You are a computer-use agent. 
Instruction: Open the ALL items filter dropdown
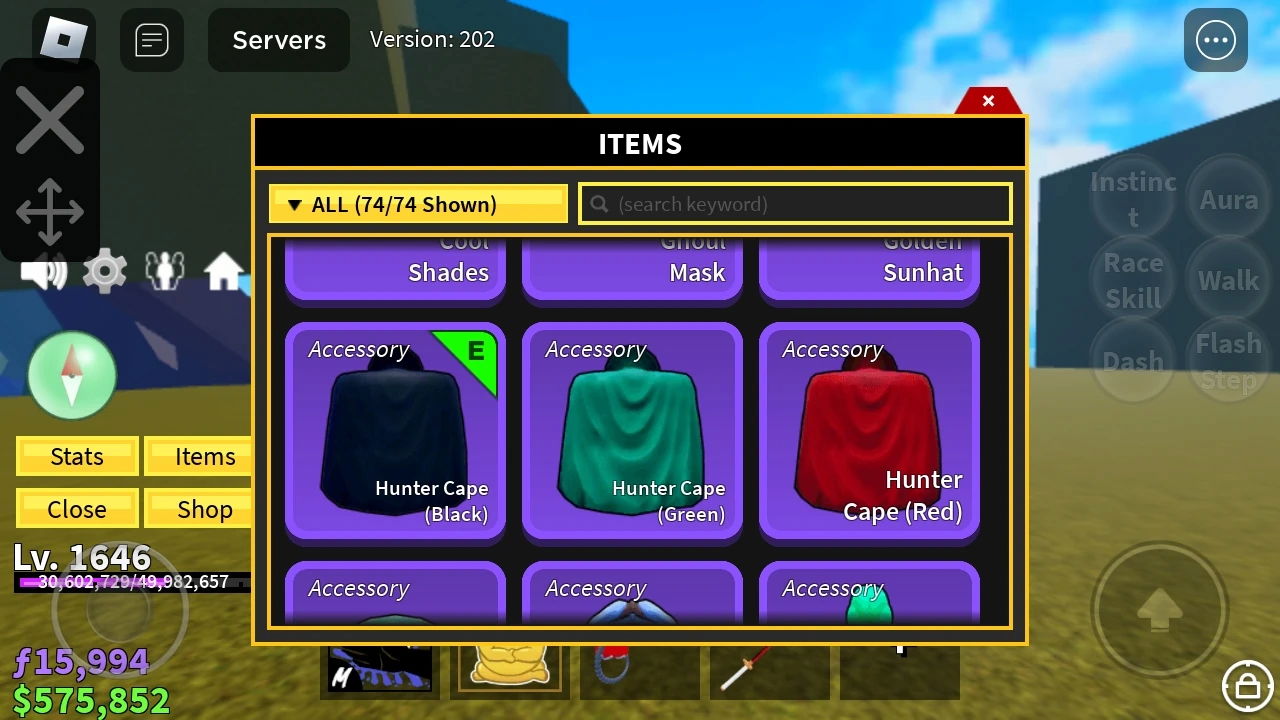417,204
